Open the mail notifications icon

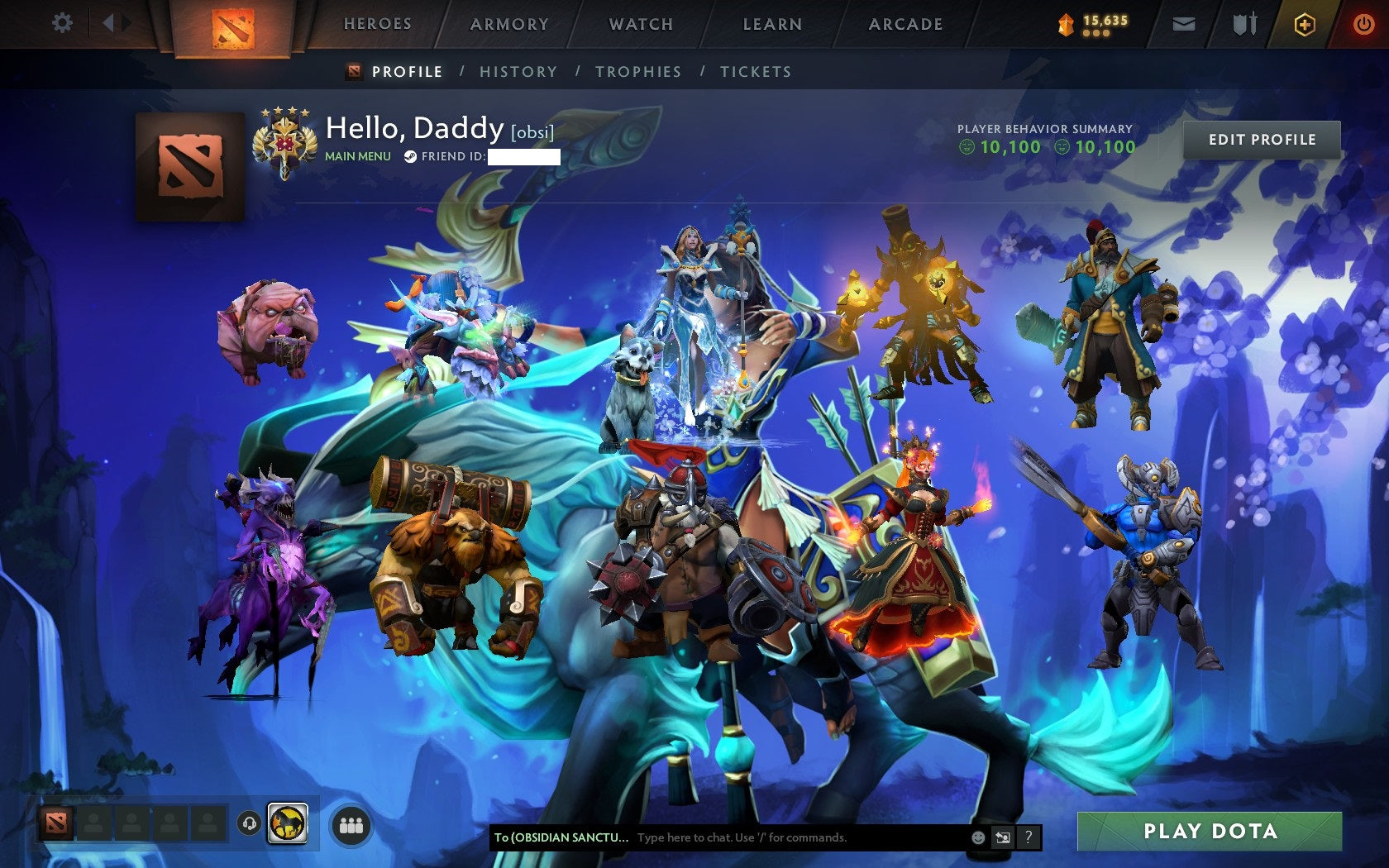pos(1184,24)
